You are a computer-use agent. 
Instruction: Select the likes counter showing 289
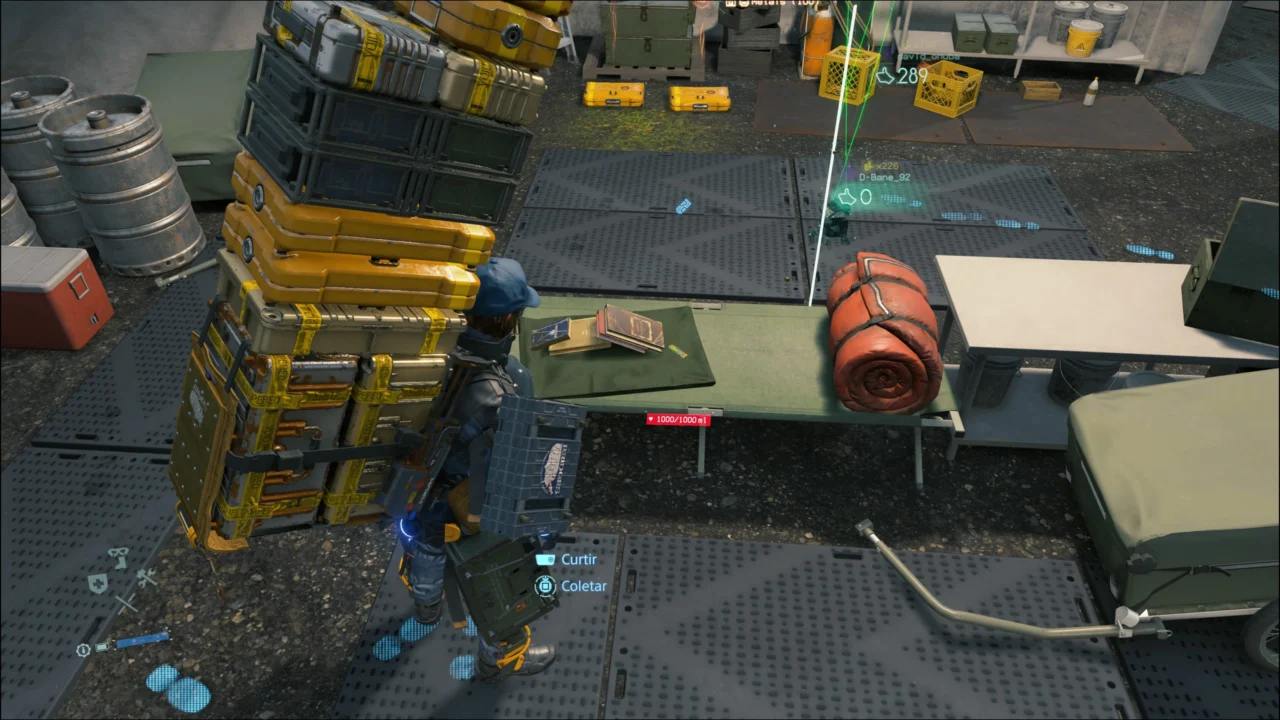tap(905, 77)
